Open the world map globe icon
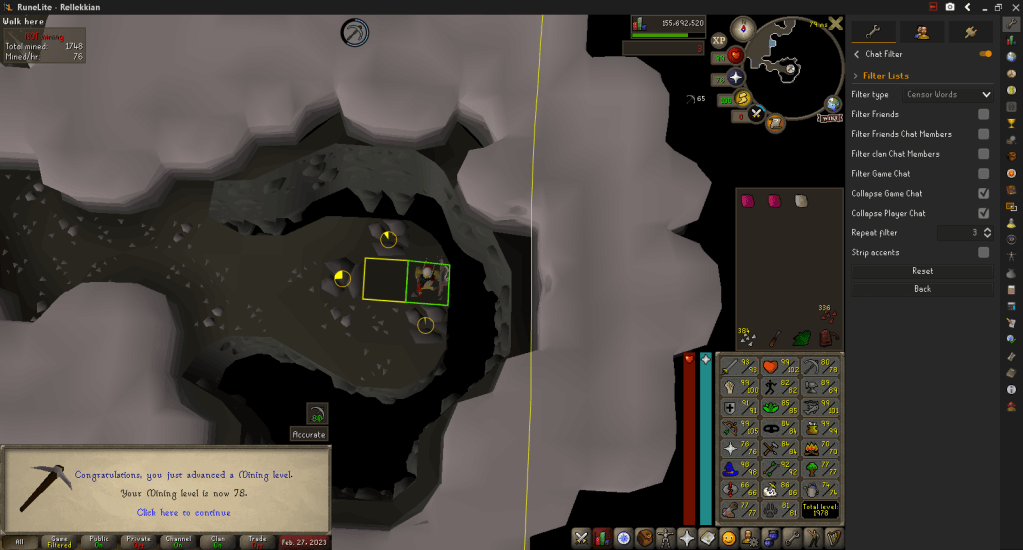The width and height of the screenshot is (1023, 550). pyautogui.click(x=833, y=103)
